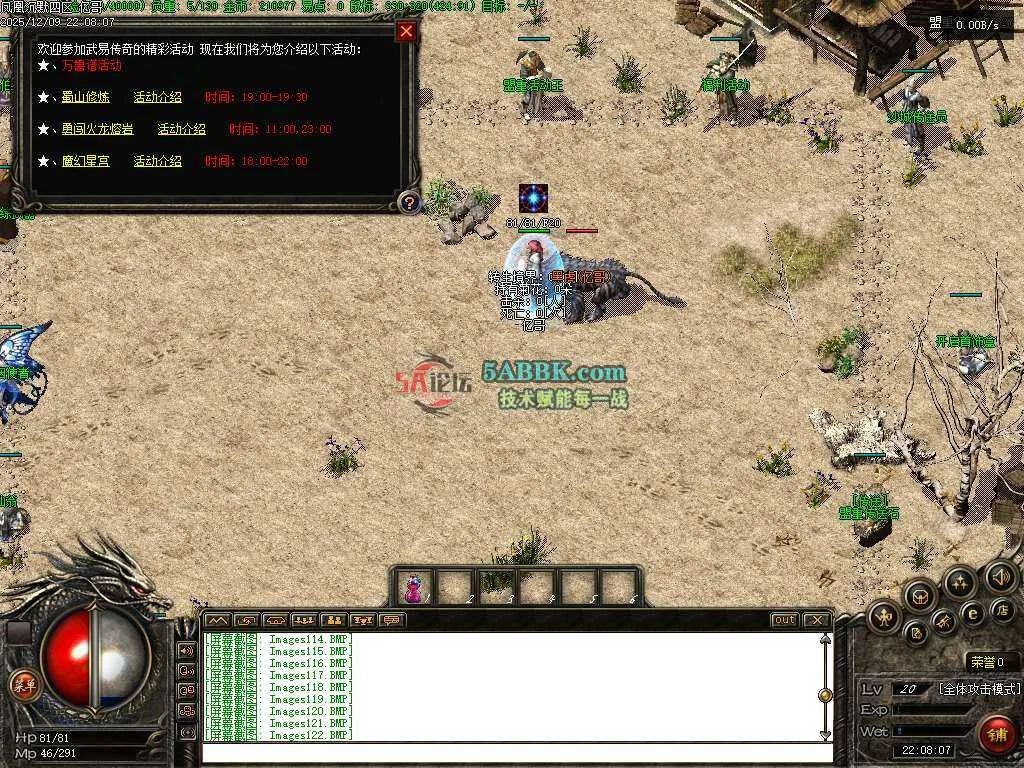
Task: Close the activity announcement window
Action: 406,31
